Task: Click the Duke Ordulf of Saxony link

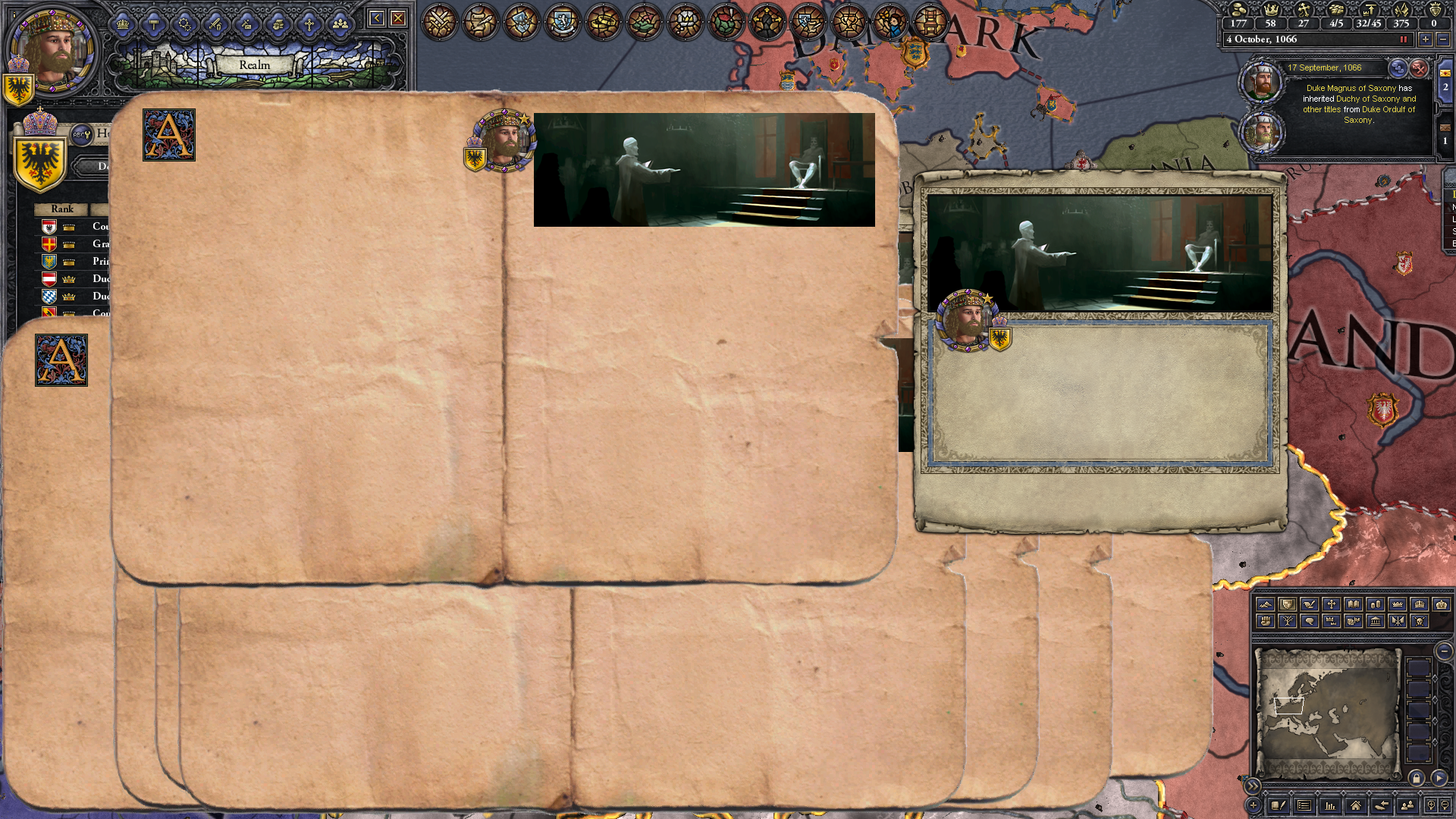Action: coord(1389,109)
